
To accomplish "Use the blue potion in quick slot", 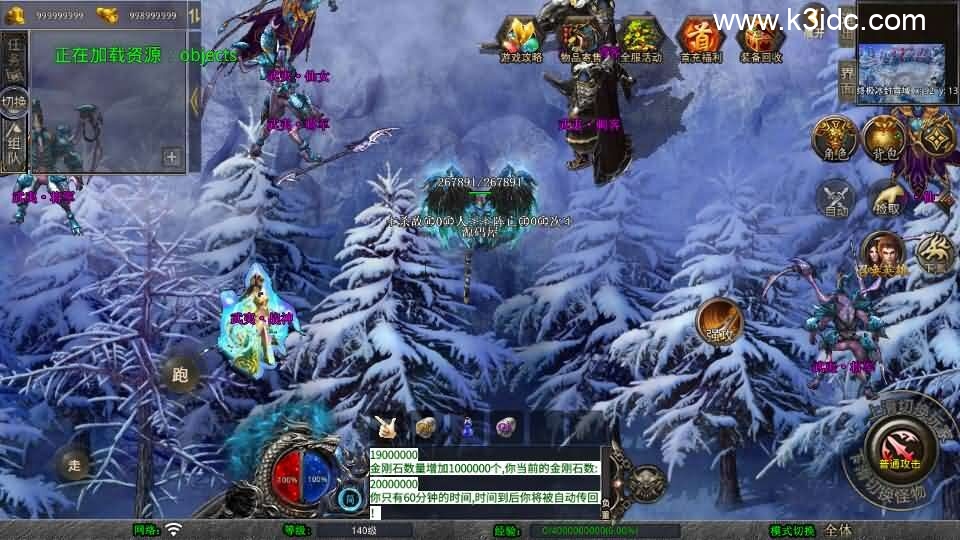I will click(x=466, y=427).
